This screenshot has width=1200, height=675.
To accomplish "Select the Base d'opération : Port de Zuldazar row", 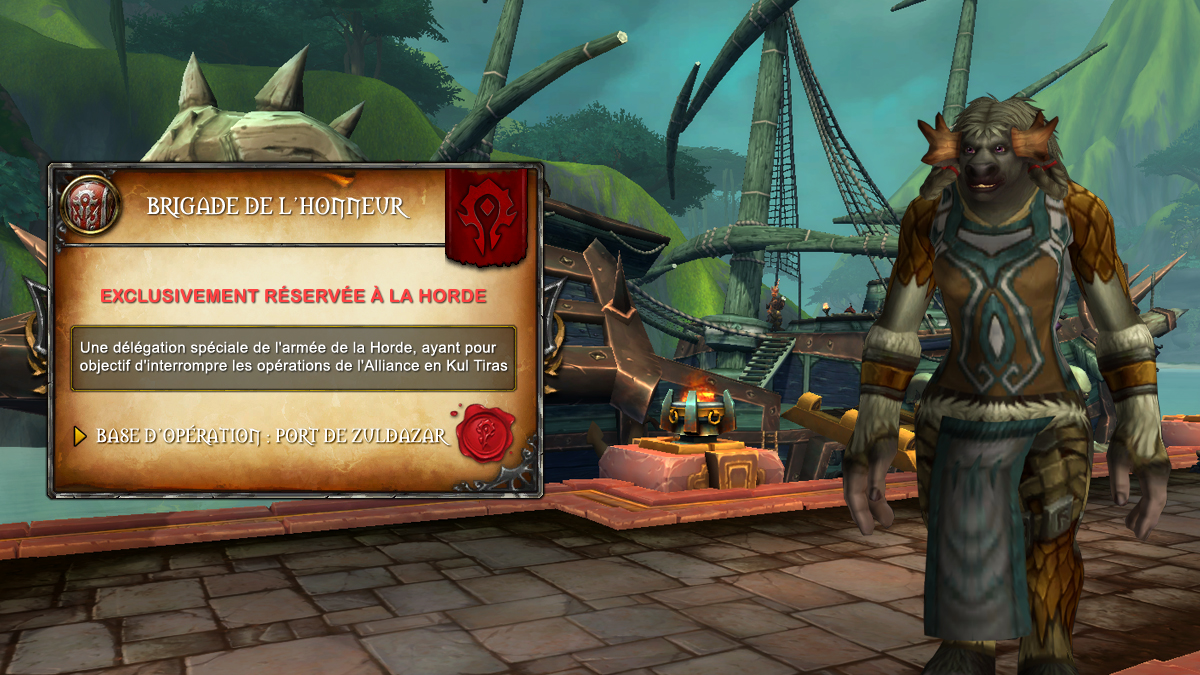I will (271, 437).
